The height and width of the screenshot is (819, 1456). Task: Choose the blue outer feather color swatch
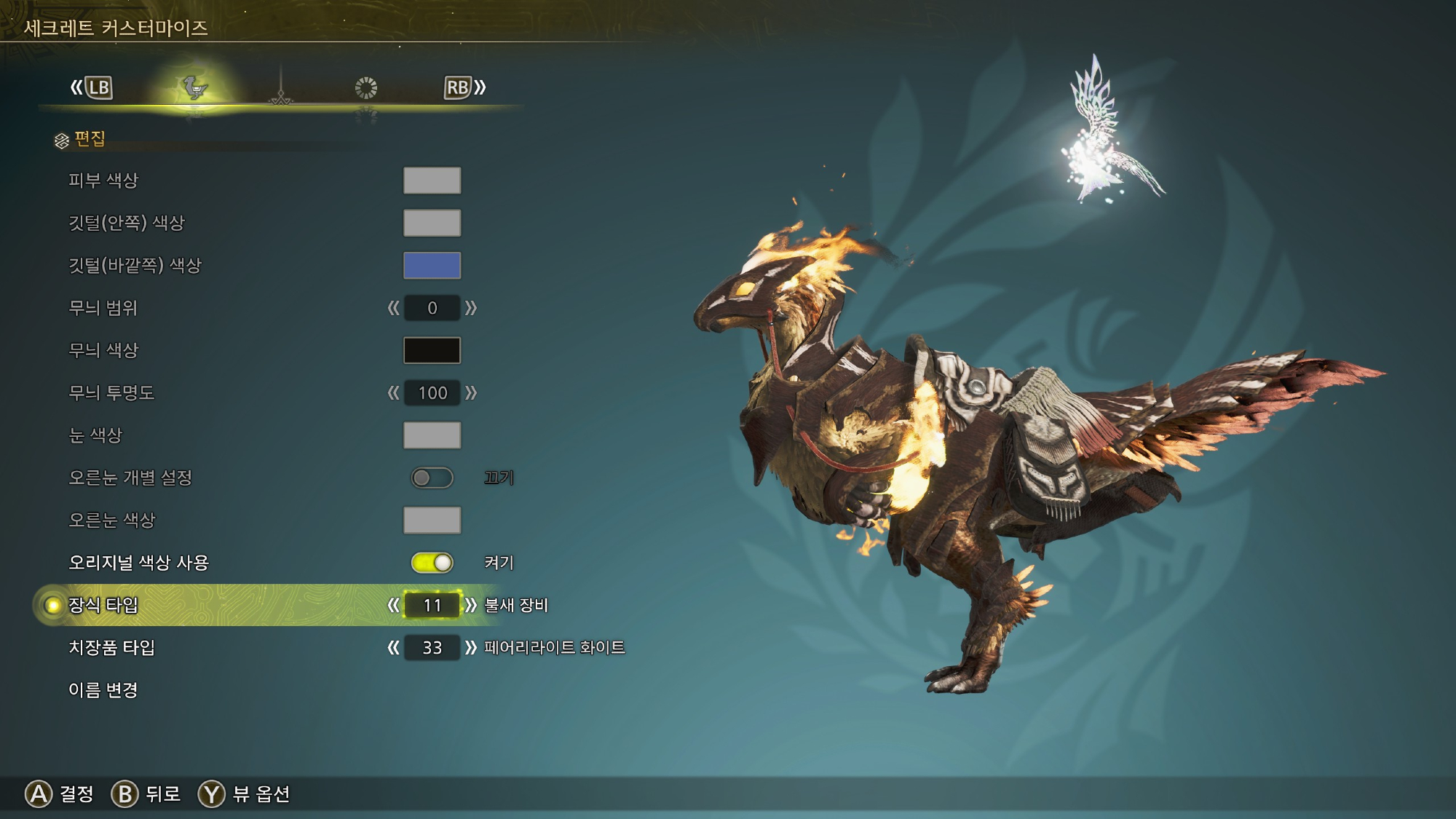(x=432, y=266)
